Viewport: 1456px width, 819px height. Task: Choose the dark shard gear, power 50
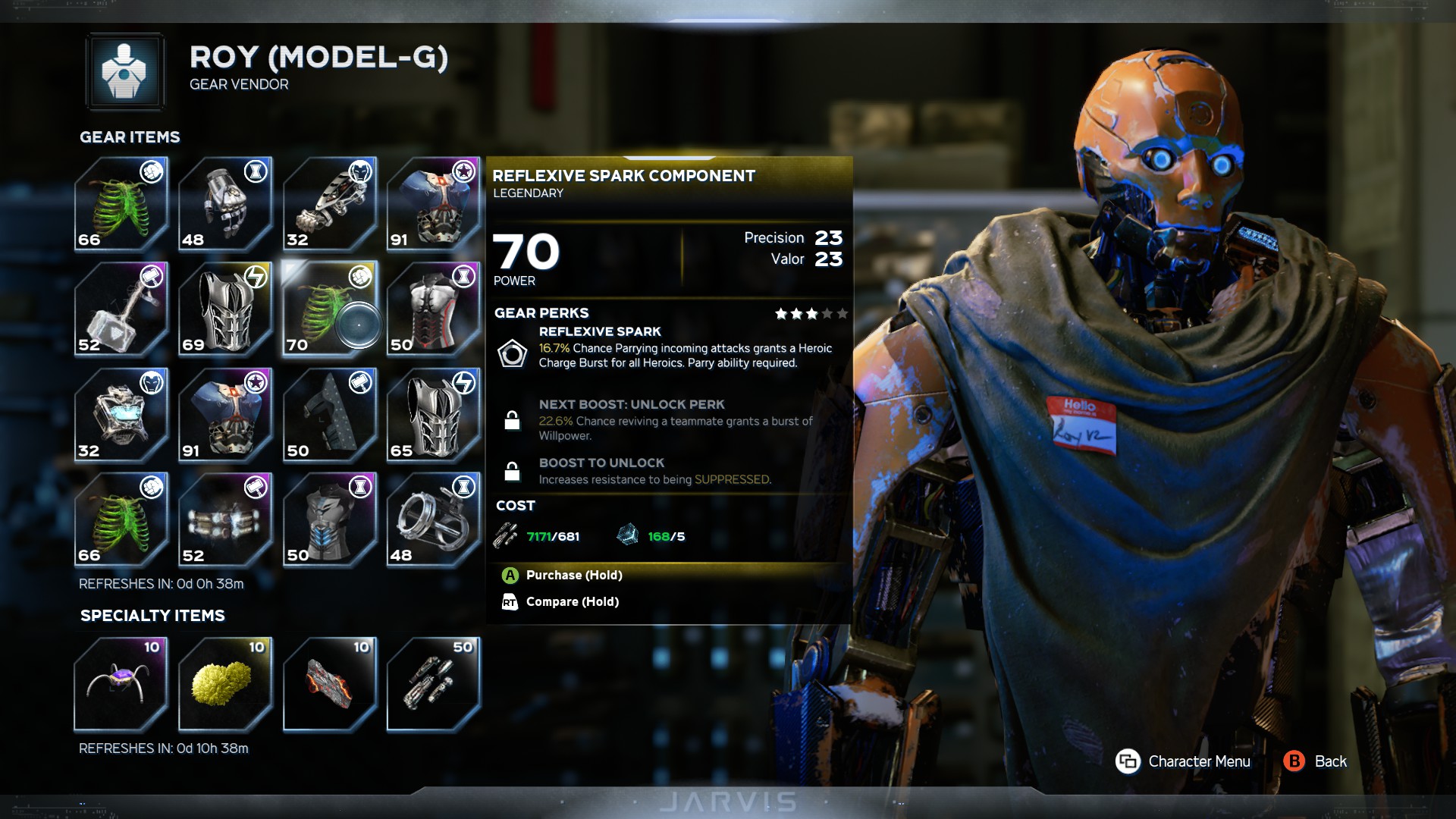pos(329,415)
